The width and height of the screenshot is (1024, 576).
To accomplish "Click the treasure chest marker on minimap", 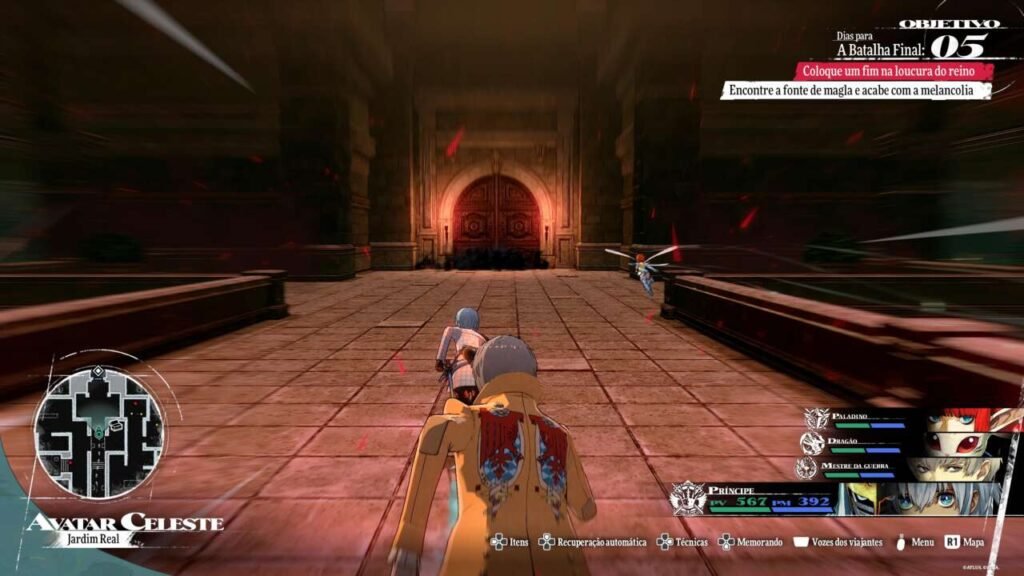I will pos(117,424).
